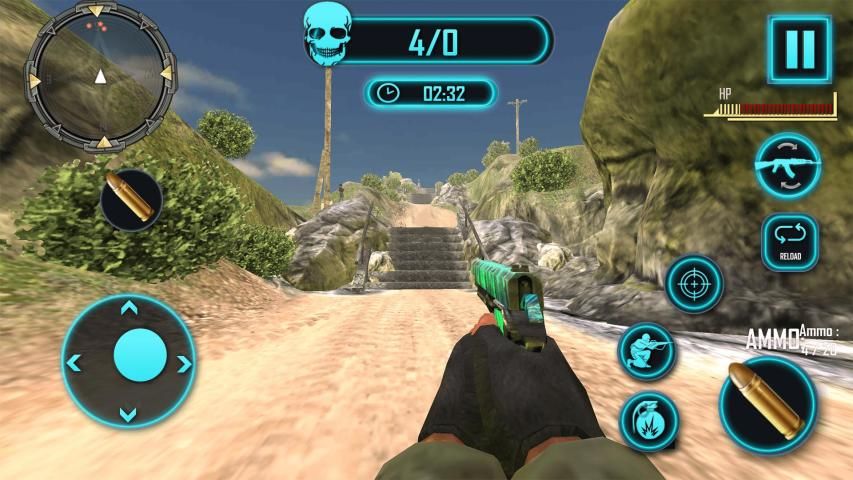Fire using the large bullet button

767,404
